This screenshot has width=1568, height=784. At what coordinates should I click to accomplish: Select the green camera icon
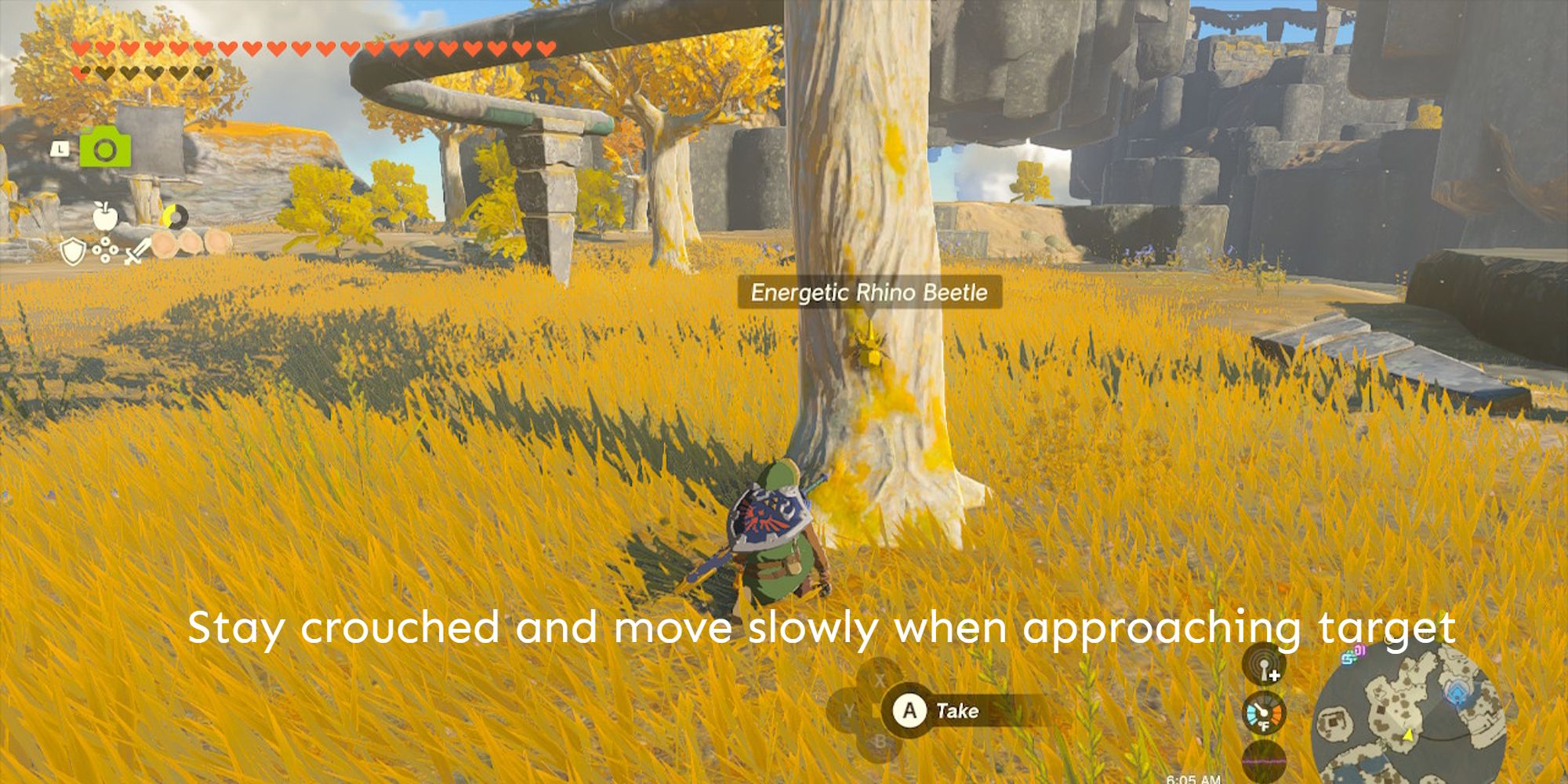point(106,146)
